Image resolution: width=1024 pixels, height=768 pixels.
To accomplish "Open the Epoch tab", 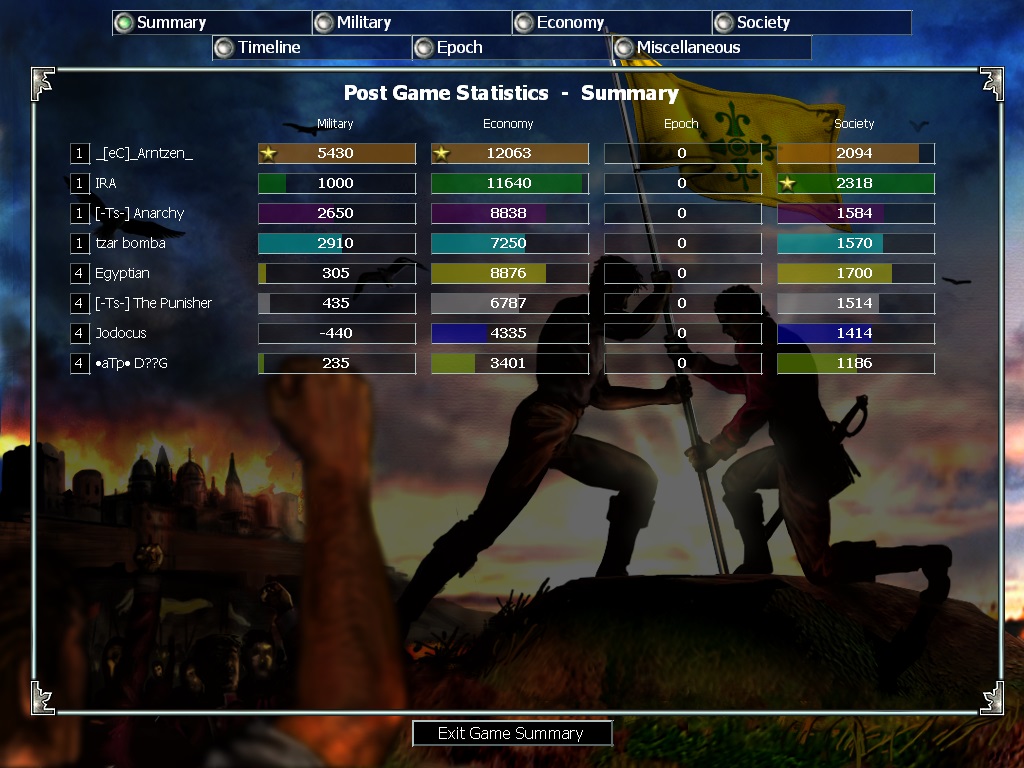I will click(511, 47).
